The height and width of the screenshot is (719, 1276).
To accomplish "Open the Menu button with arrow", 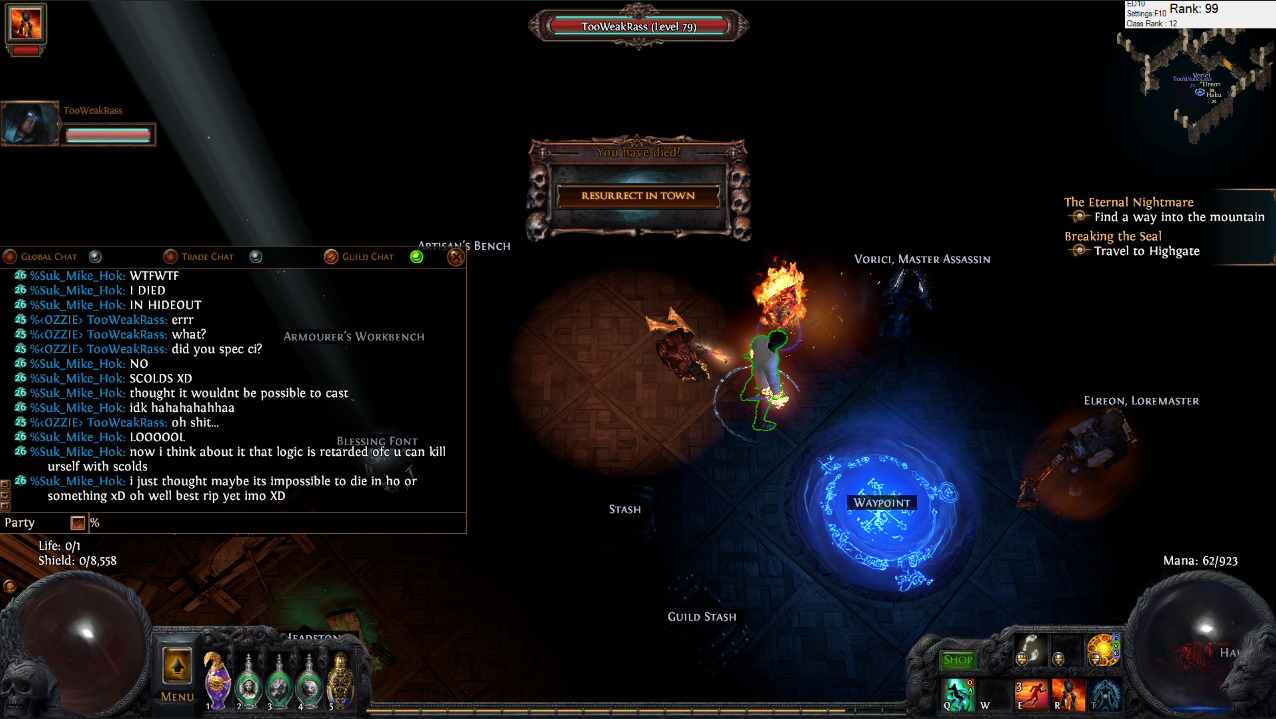I will tap(177, 672).
